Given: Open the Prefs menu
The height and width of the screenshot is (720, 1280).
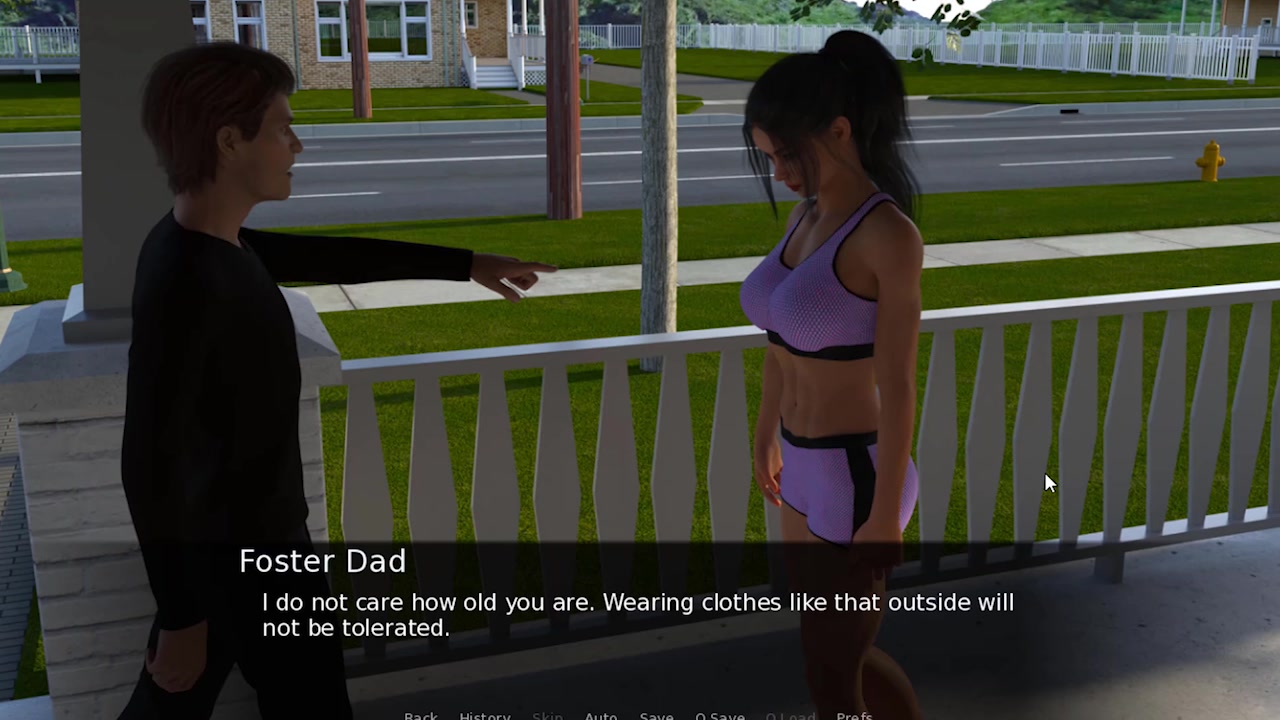Looking at the screenshot, I should [x=854, y=716].
